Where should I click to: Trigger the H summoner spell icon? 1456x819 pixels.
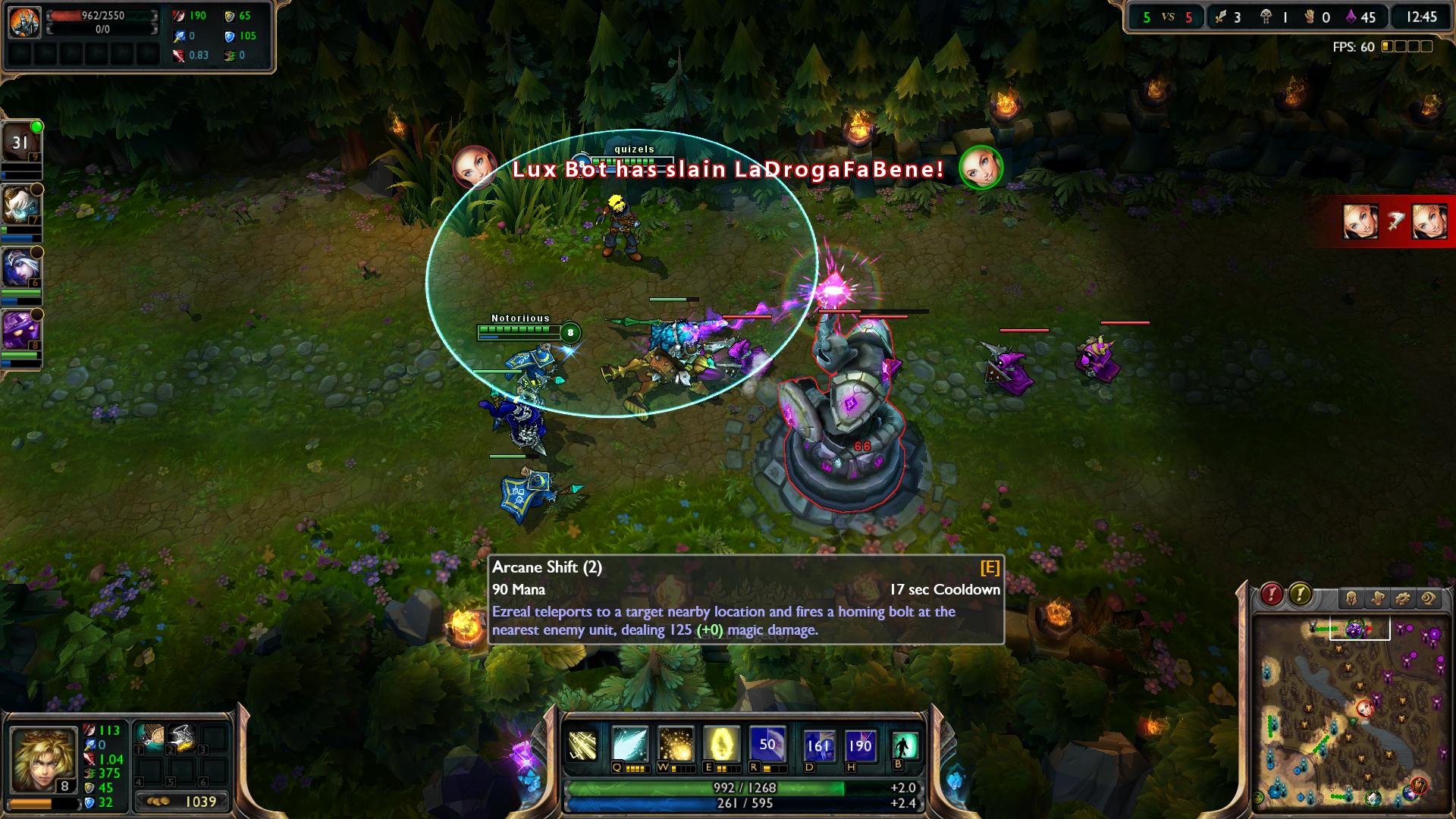point(859,745)
